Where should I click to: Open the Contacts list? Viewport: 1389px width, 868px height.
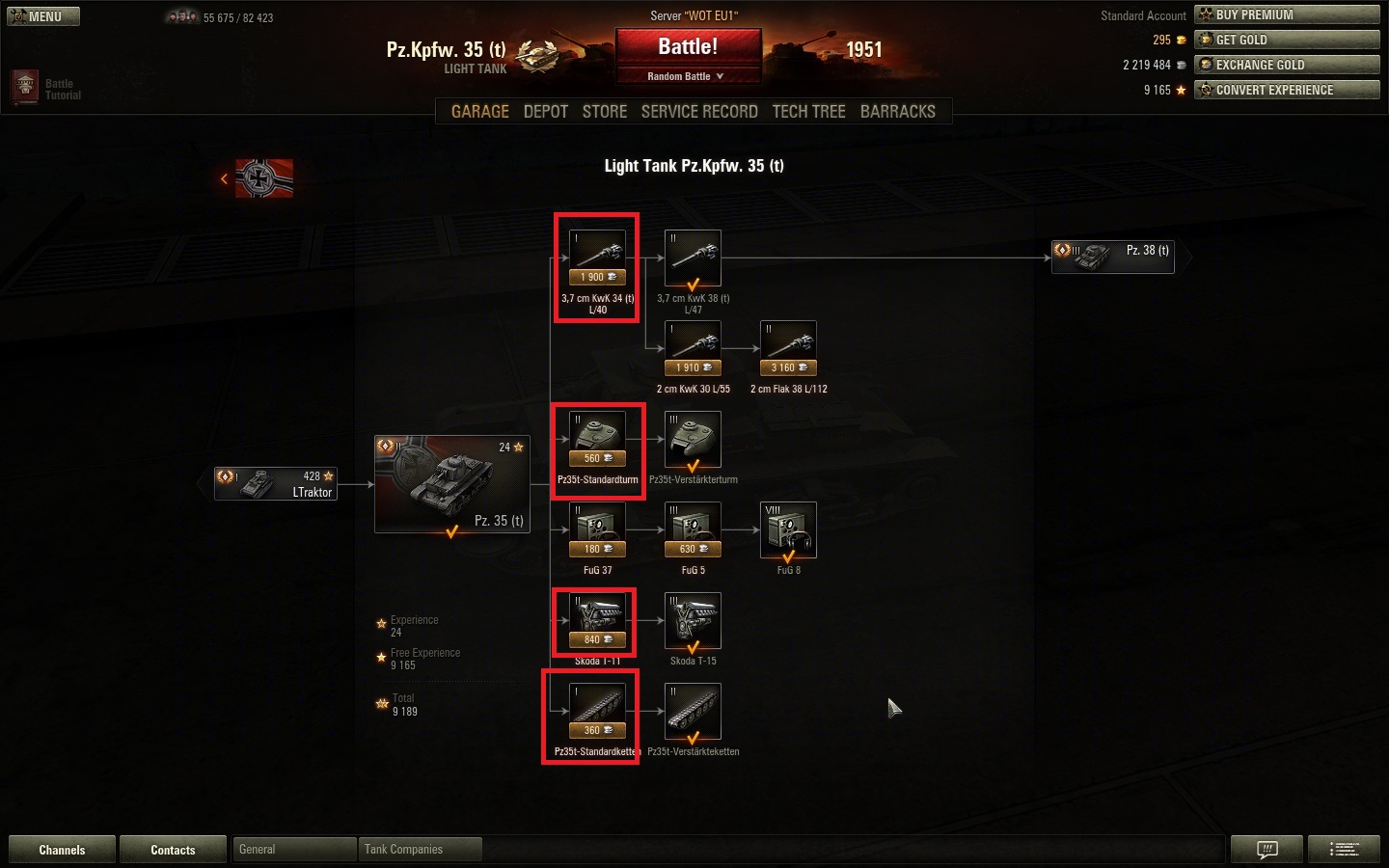point(173,850)
